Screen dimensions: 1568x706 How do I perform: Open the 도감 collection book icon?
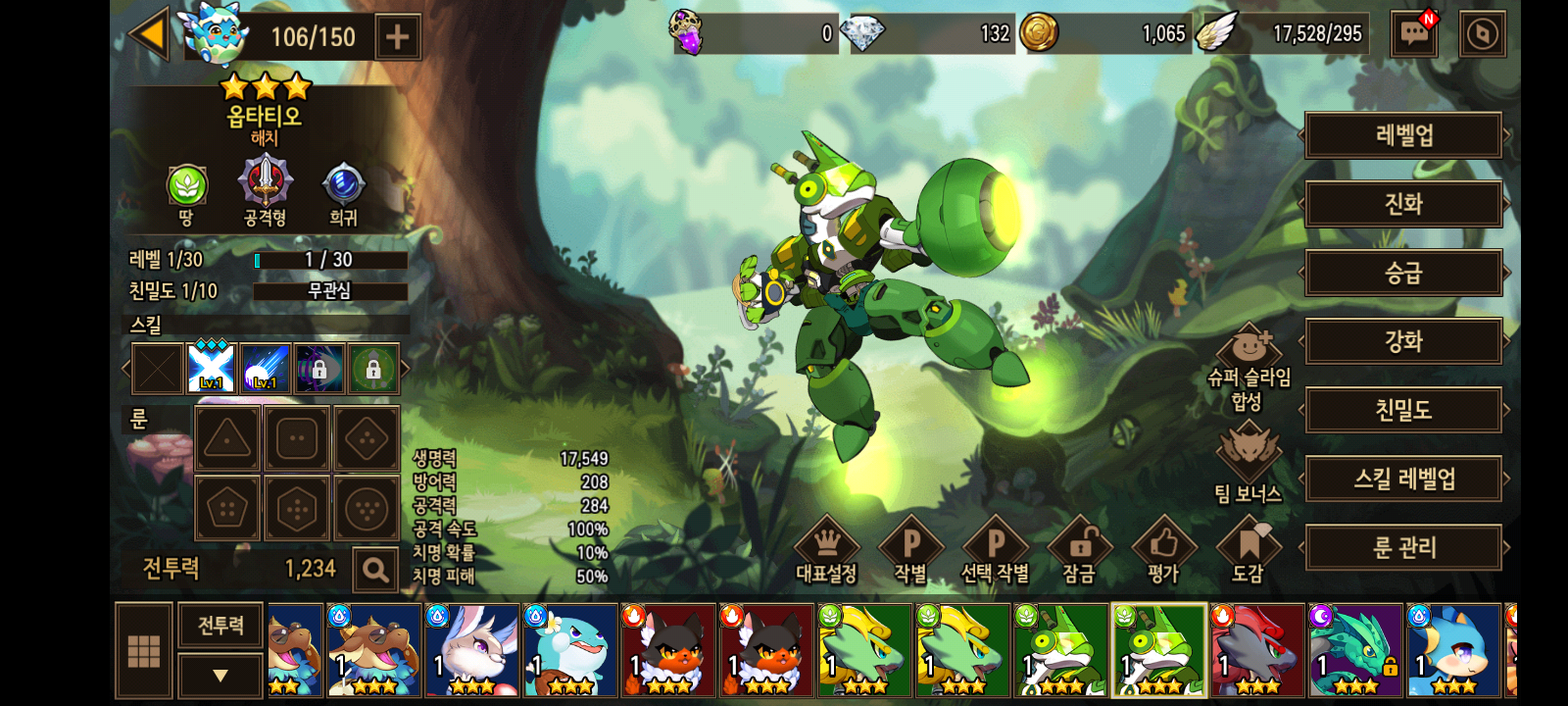(x=1248, y=550)
